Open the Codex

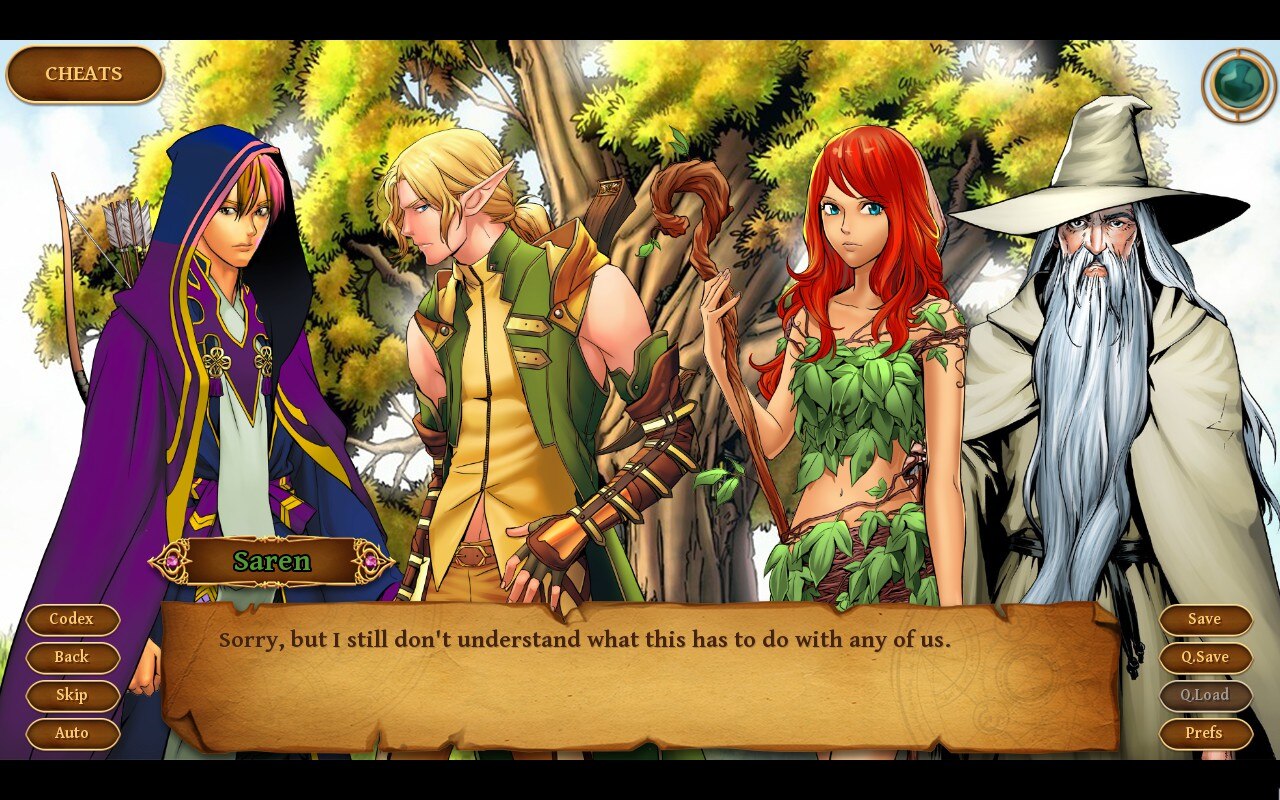[x=72, y=619]
